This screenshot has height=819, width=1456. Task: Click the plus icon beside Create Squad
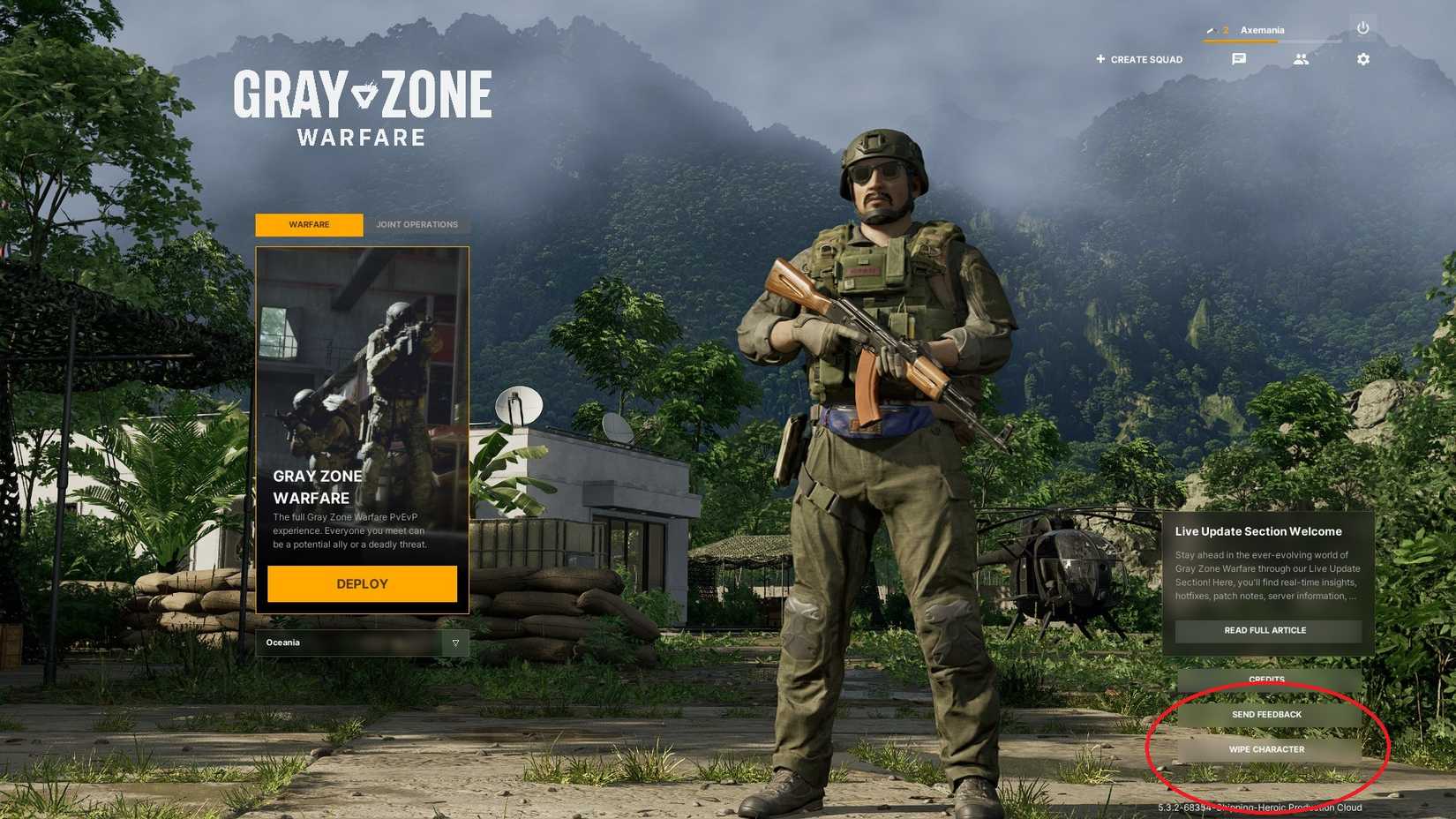pyautogui.click(x=1100, y=59)
